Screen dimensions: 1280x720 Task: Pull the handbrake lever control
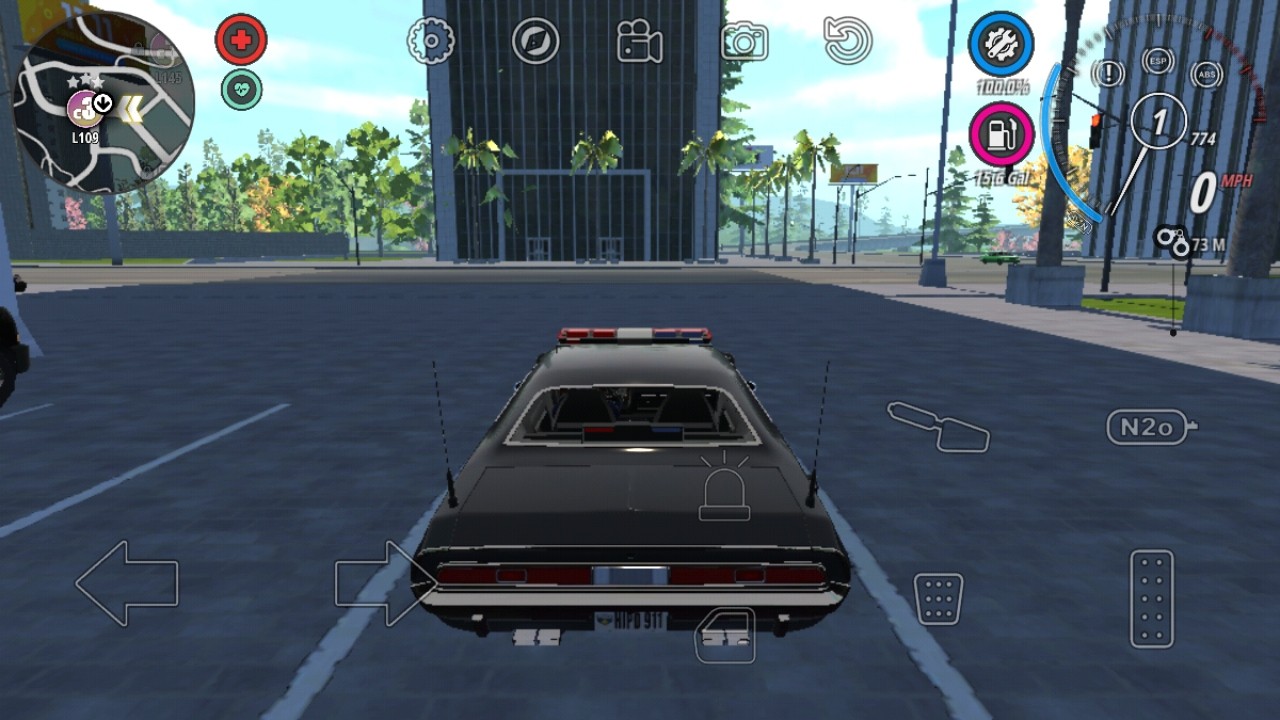pos(938,428)
